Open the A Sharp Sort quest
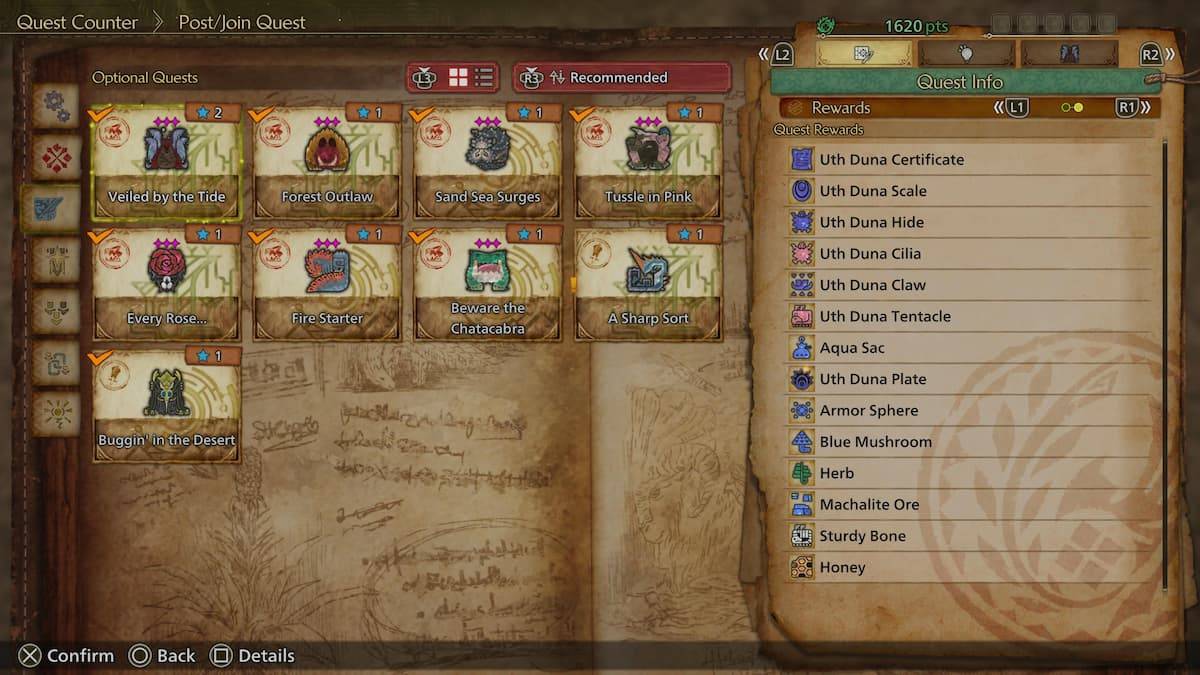Viewport: 1200px width, 675px height. (x=647, y=284)
